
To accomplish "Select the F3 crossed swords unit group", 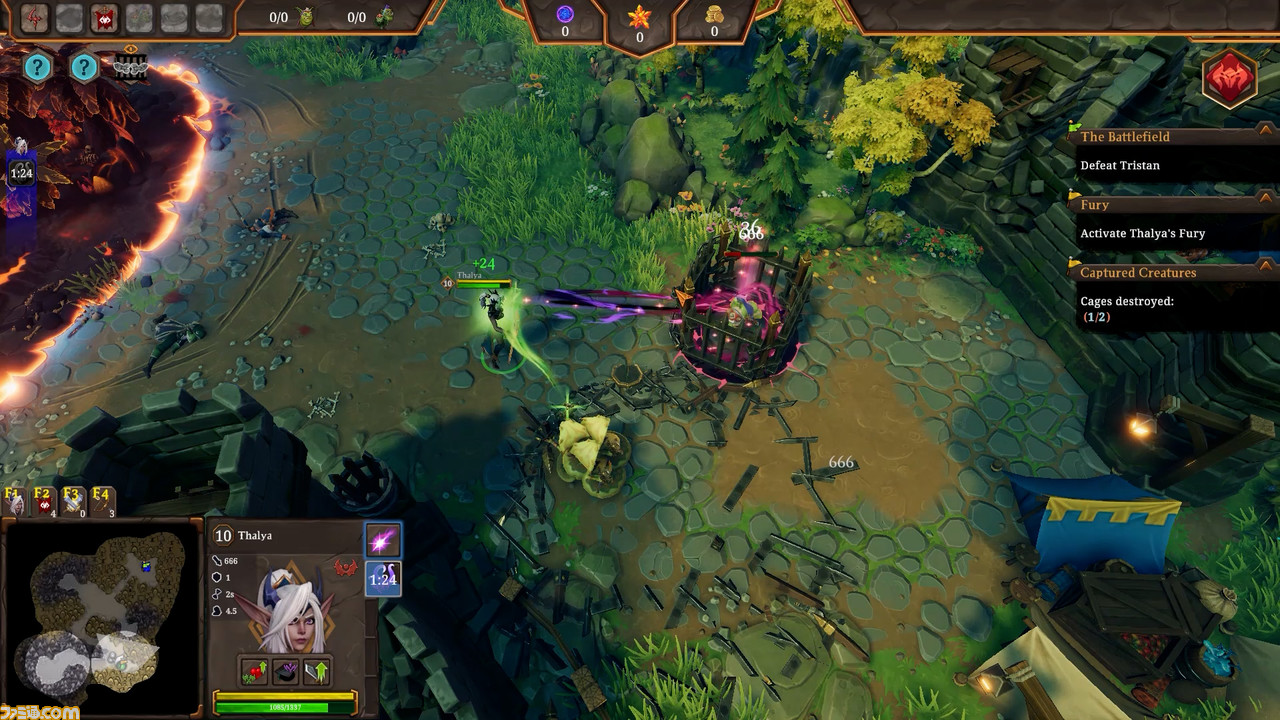I will click(73, 501).
